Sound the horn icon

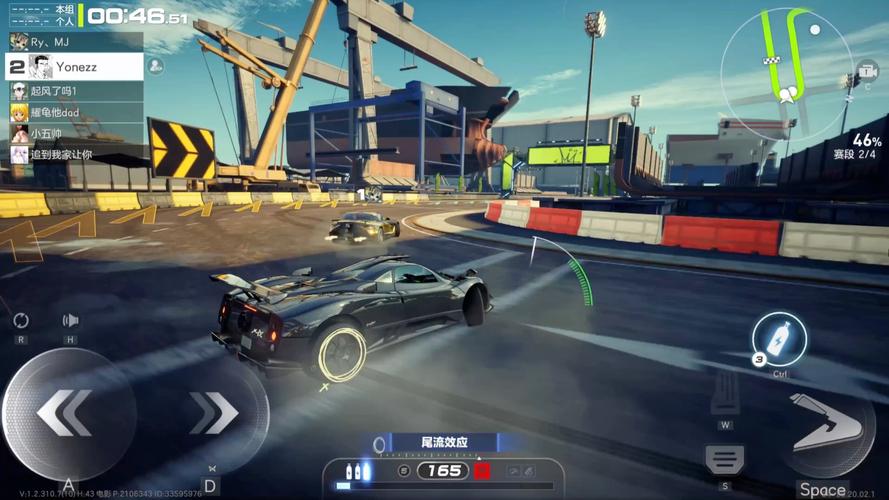(70, 321)
